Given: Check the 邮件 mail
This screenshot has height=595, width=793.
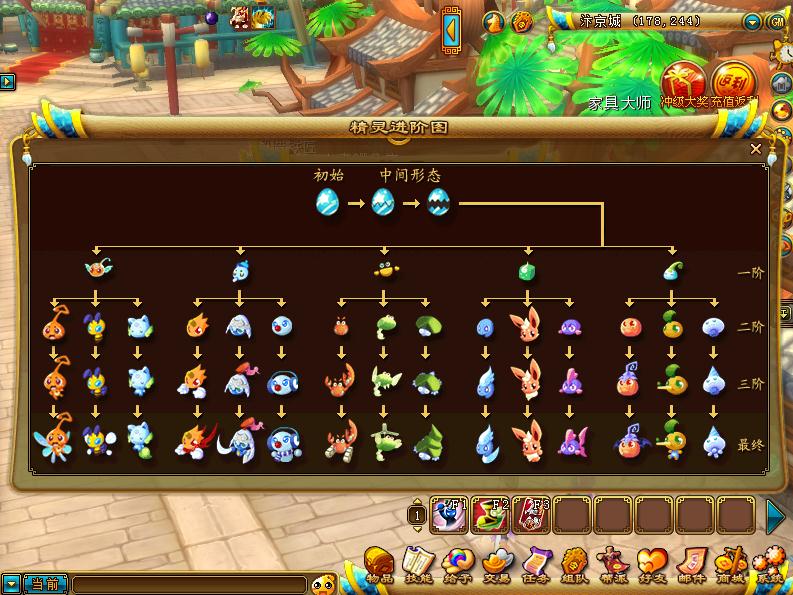Looking at the screenshot, I should tap(691, 563).
